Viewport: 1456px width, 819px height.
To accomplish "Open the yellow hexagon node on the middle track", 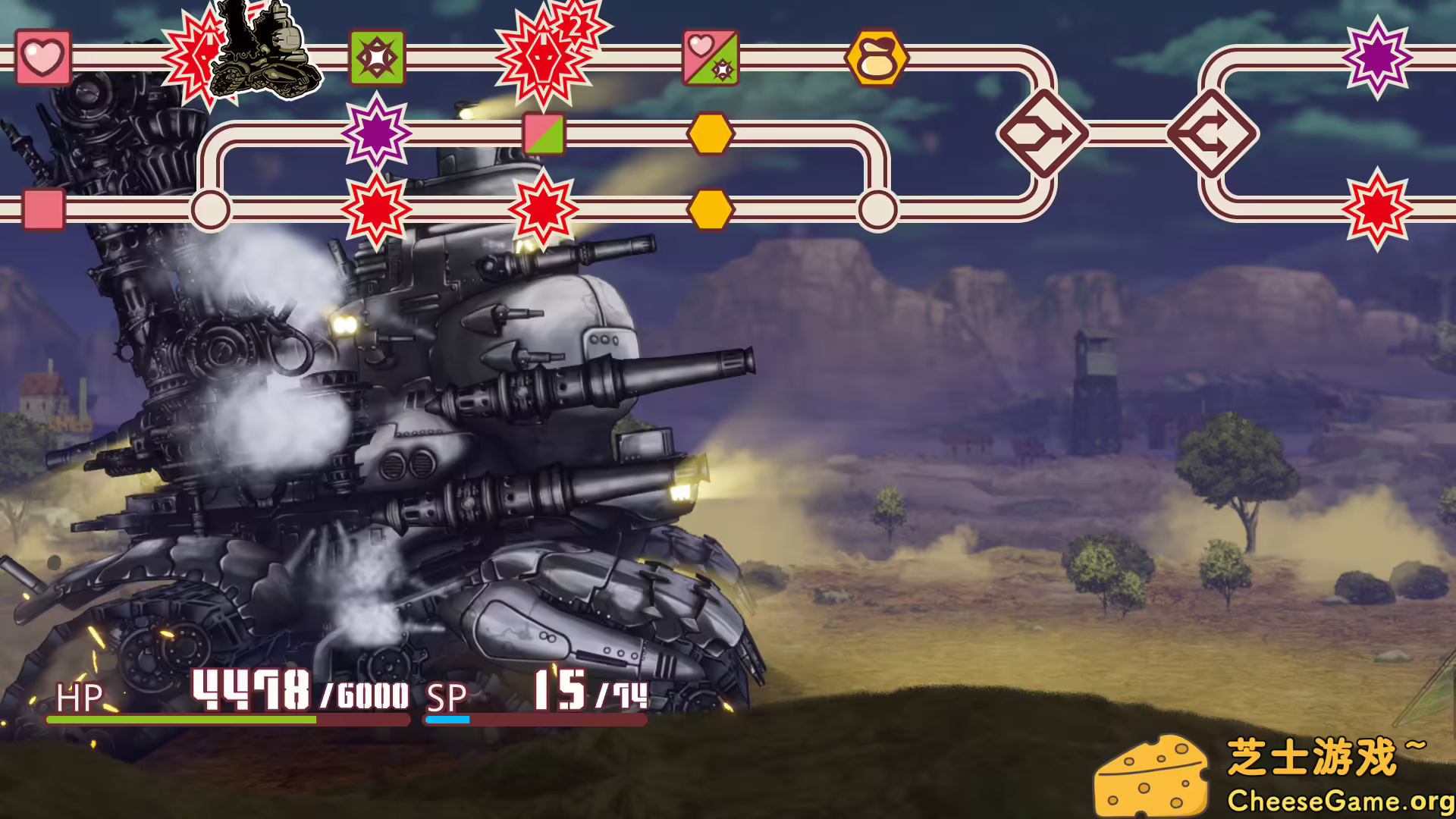I will [x=711, y=133].
